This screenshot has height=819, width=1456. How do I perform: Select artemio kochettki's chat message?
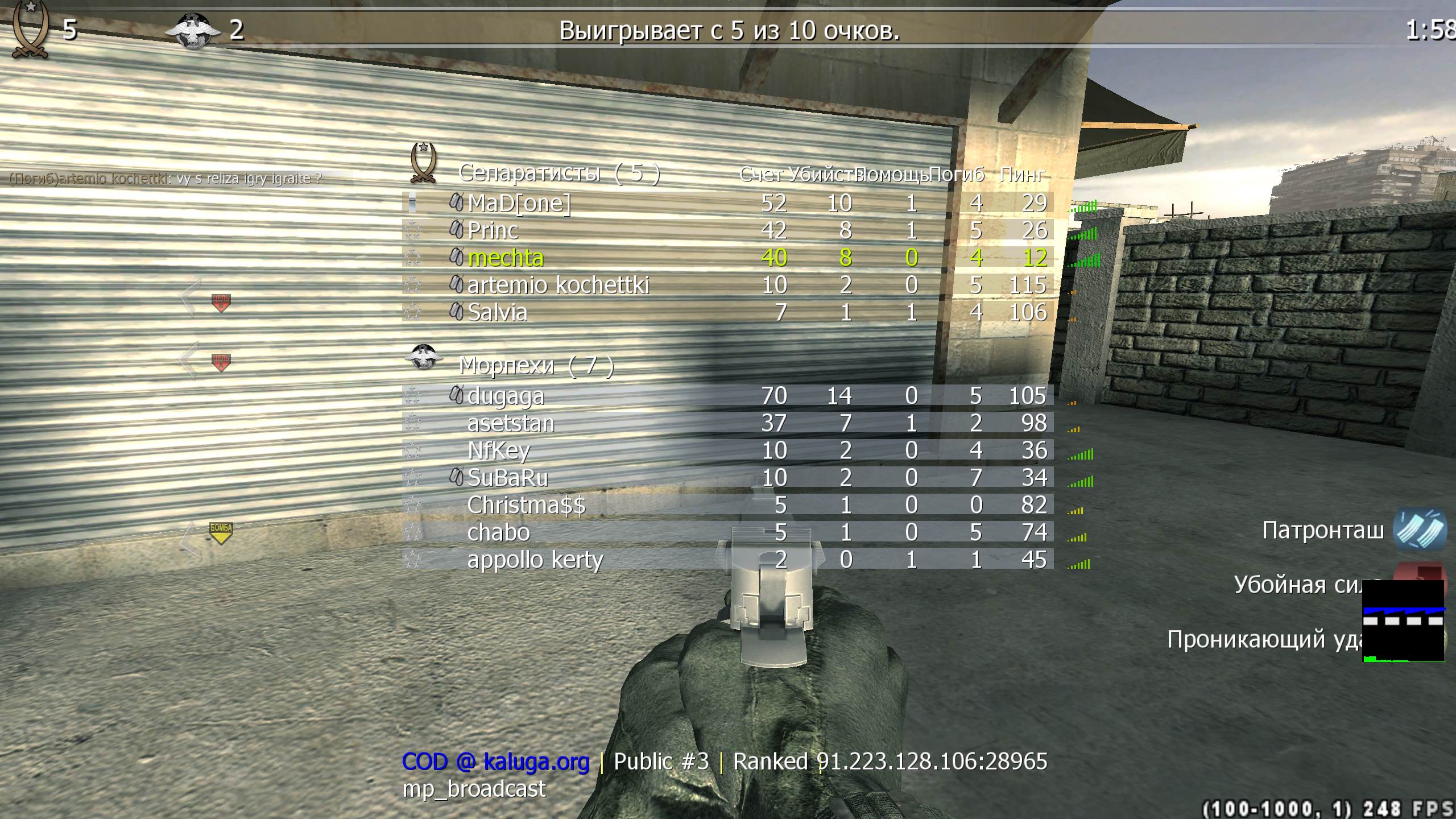[166, 177]
